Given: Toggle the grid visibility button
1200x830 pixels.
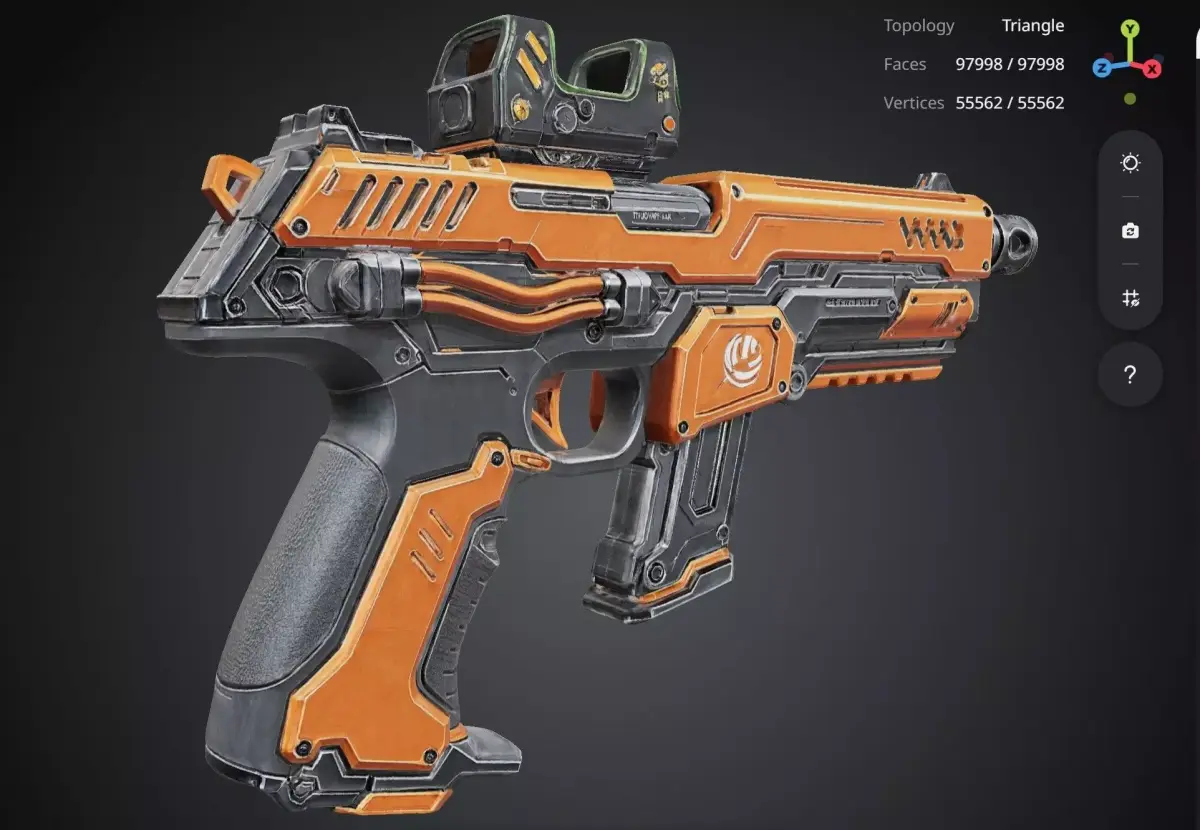Looking at the screenshot, I should (x=1130, y=298).
